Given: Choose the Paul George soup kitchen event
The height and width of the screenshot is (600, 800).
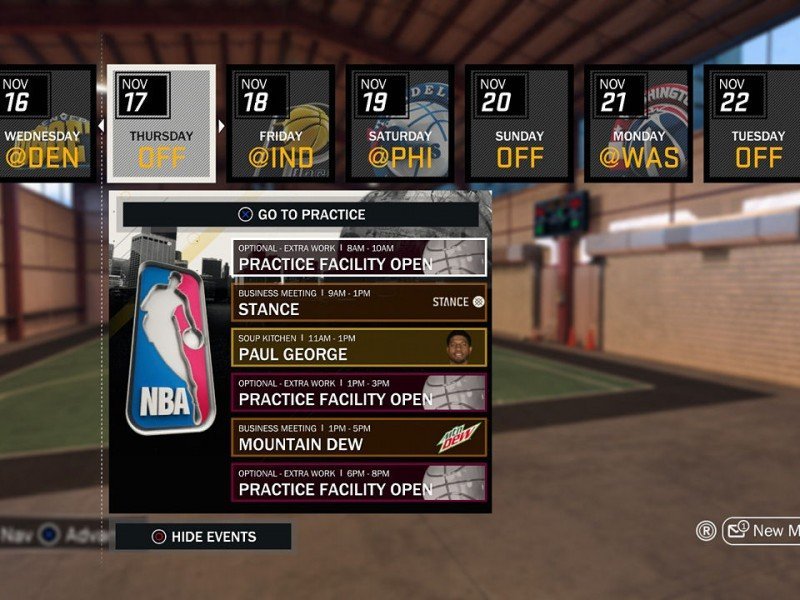Looking at the screenshot, I should [359, 347].
